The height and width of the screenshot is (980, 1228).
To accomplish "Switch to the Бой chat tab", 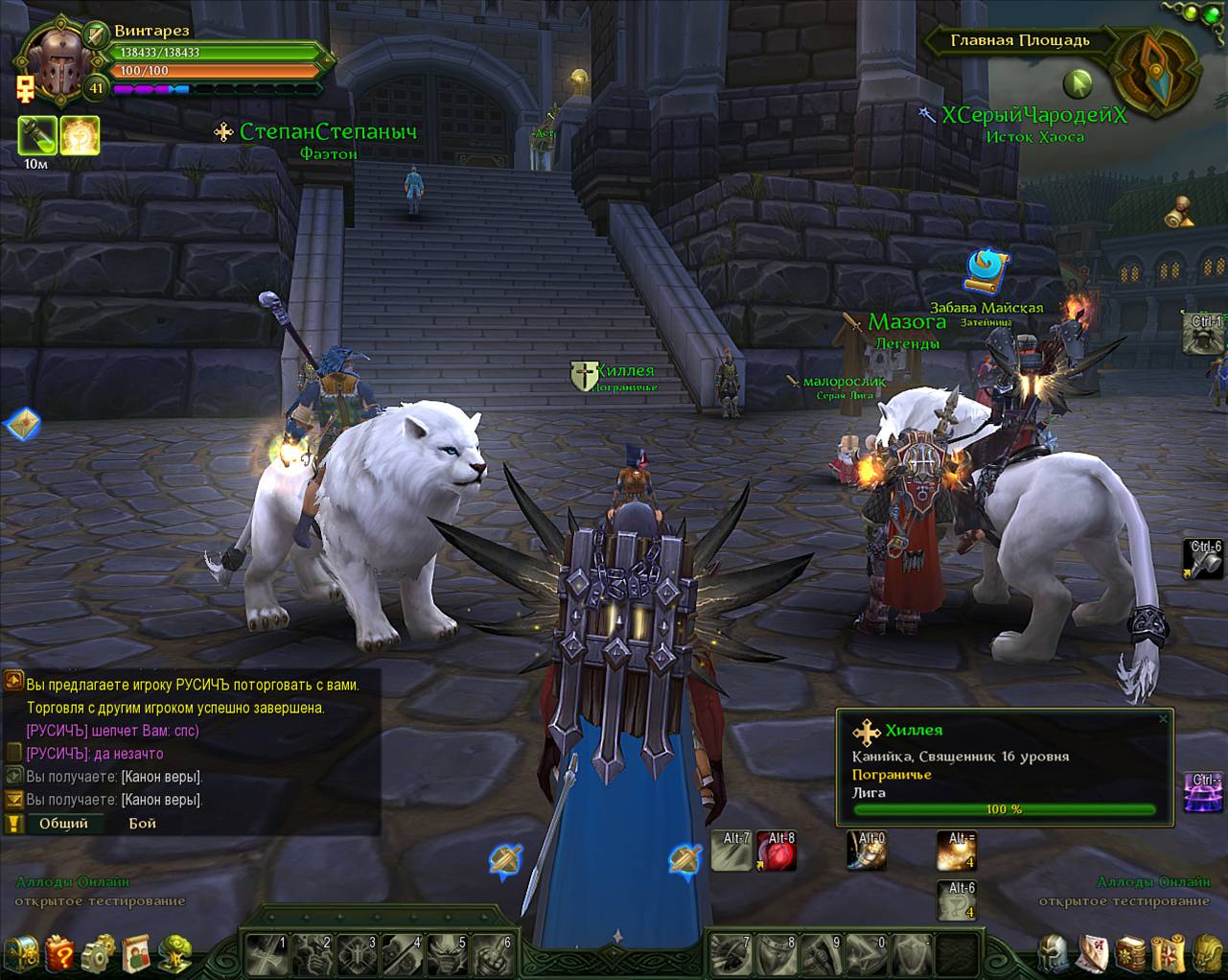I will tap(142, 823).
